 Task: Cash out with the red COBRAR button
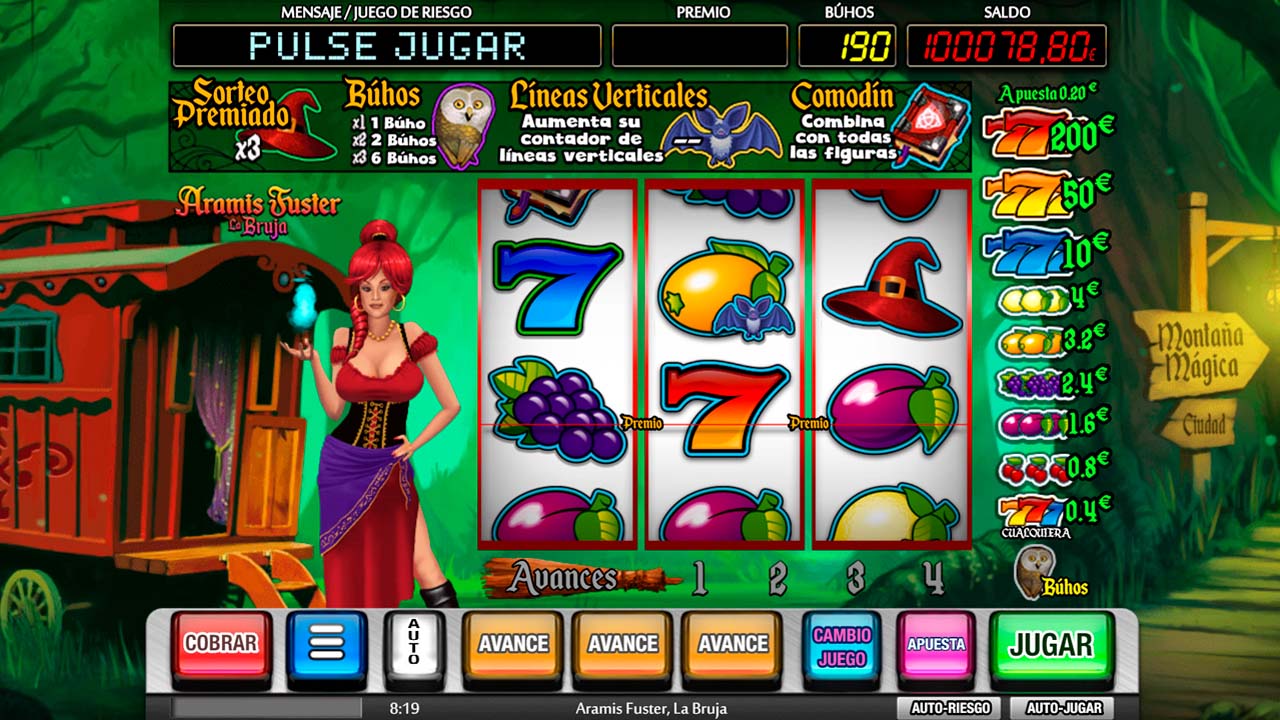[221, 645]
